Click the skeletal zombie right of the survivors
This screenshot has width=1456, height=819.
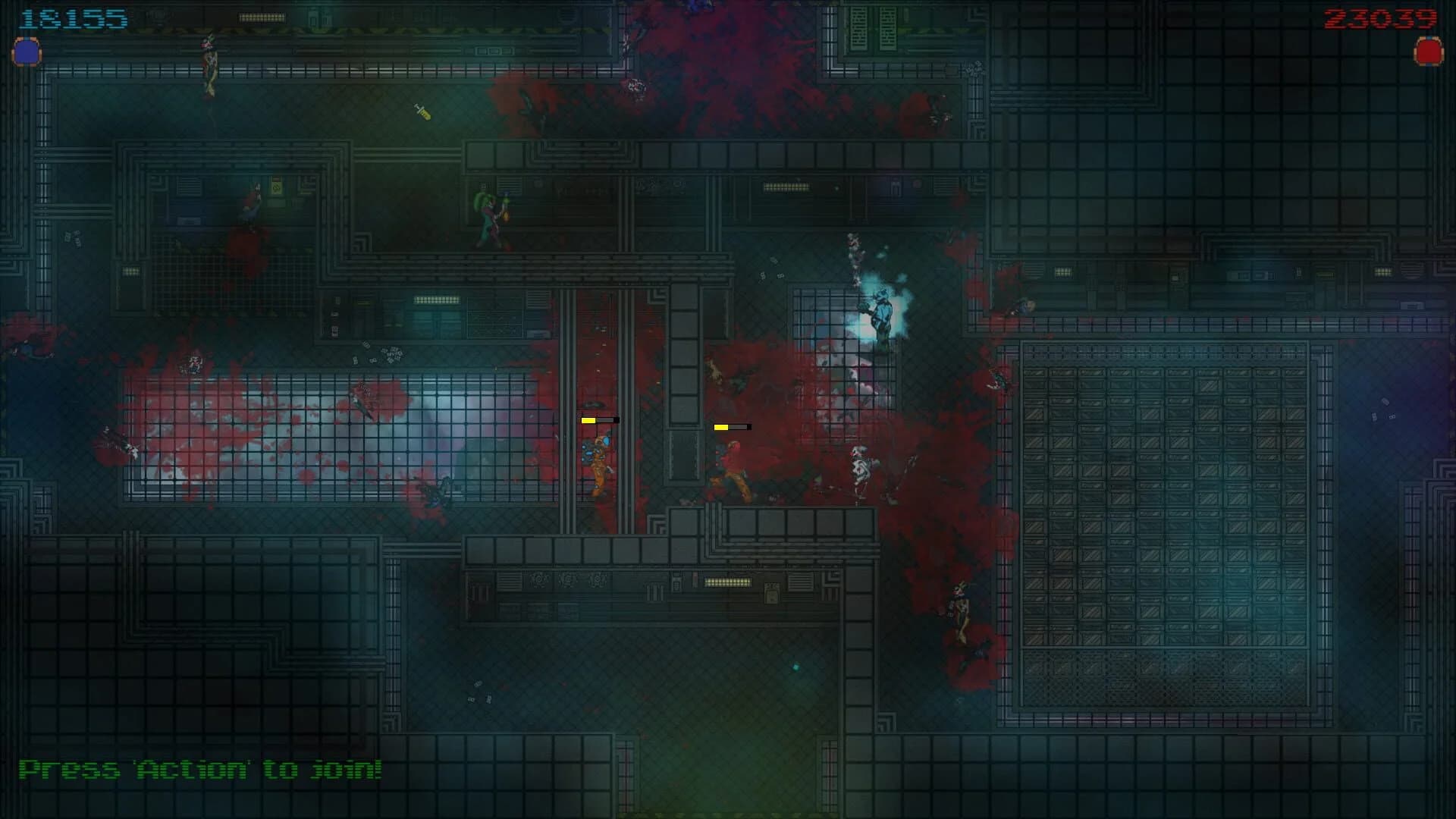(x=861, y=466)
